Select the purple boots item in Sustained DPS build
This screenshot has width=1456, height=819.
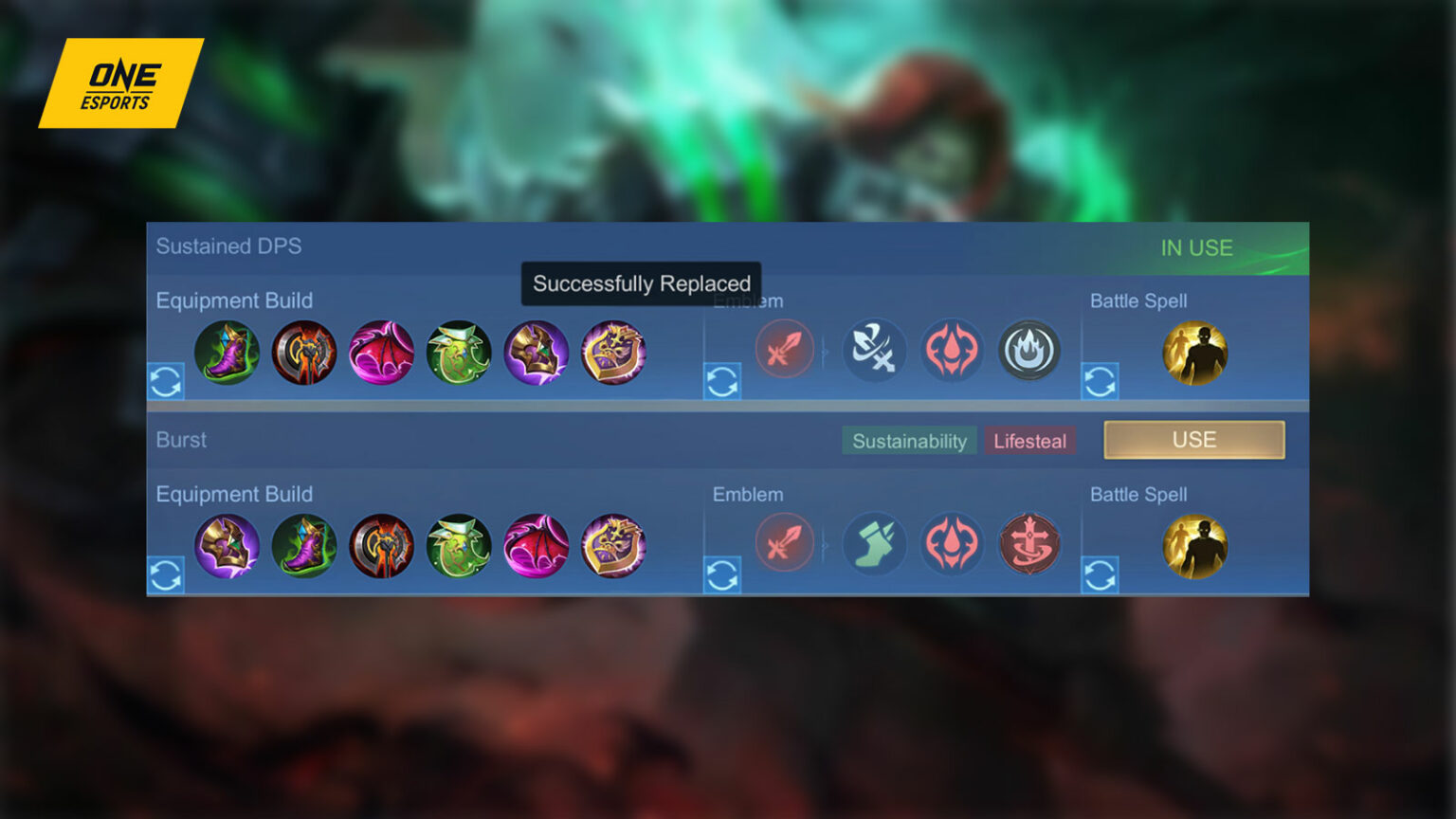click(x=227, y=353)
